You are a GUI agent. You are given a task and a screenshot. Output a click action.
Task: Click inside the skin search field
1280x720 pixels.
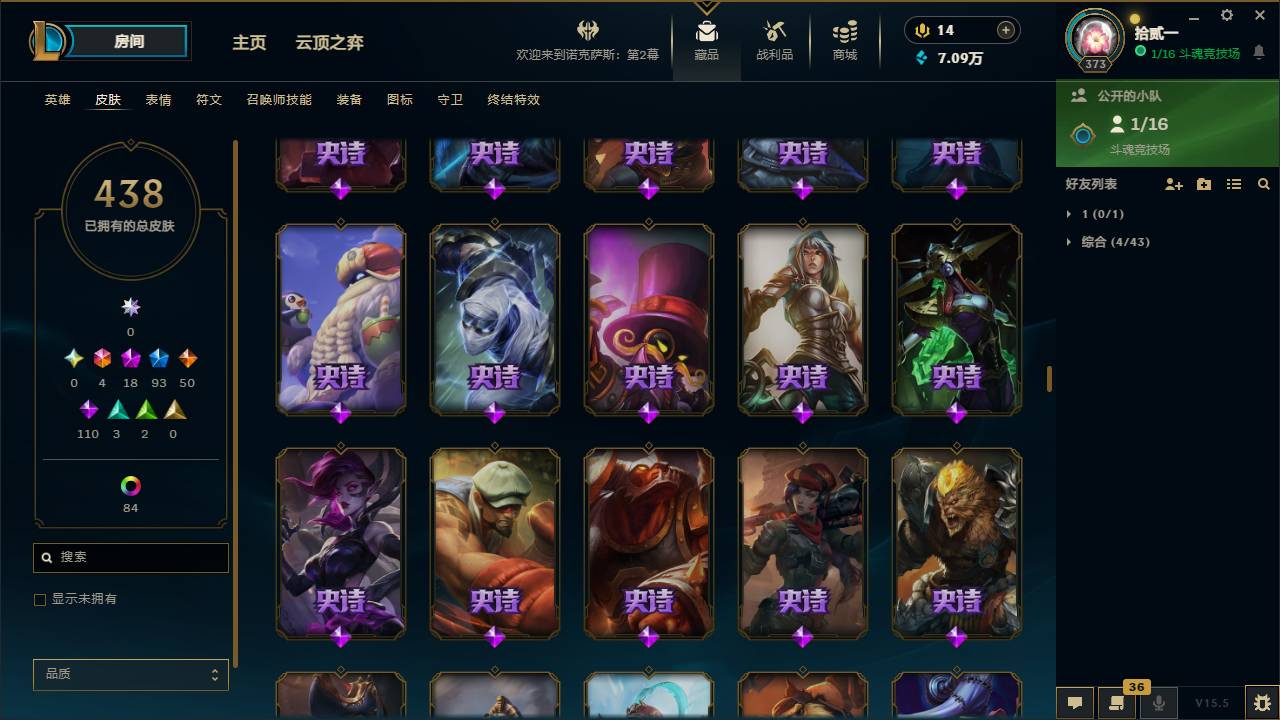pyautogui.click(x=130, y=557)
